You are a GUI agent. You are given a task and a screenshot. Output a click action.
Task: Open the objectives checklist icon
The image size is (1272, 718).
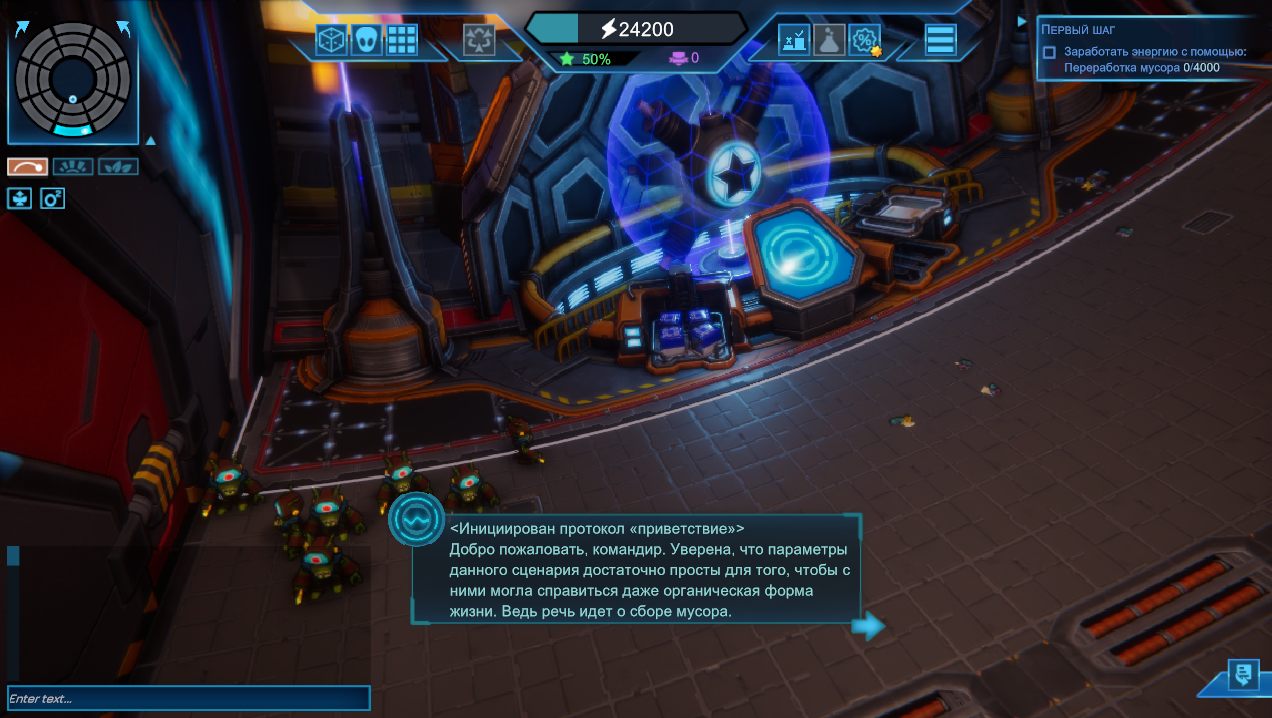[x=794, y=40]
